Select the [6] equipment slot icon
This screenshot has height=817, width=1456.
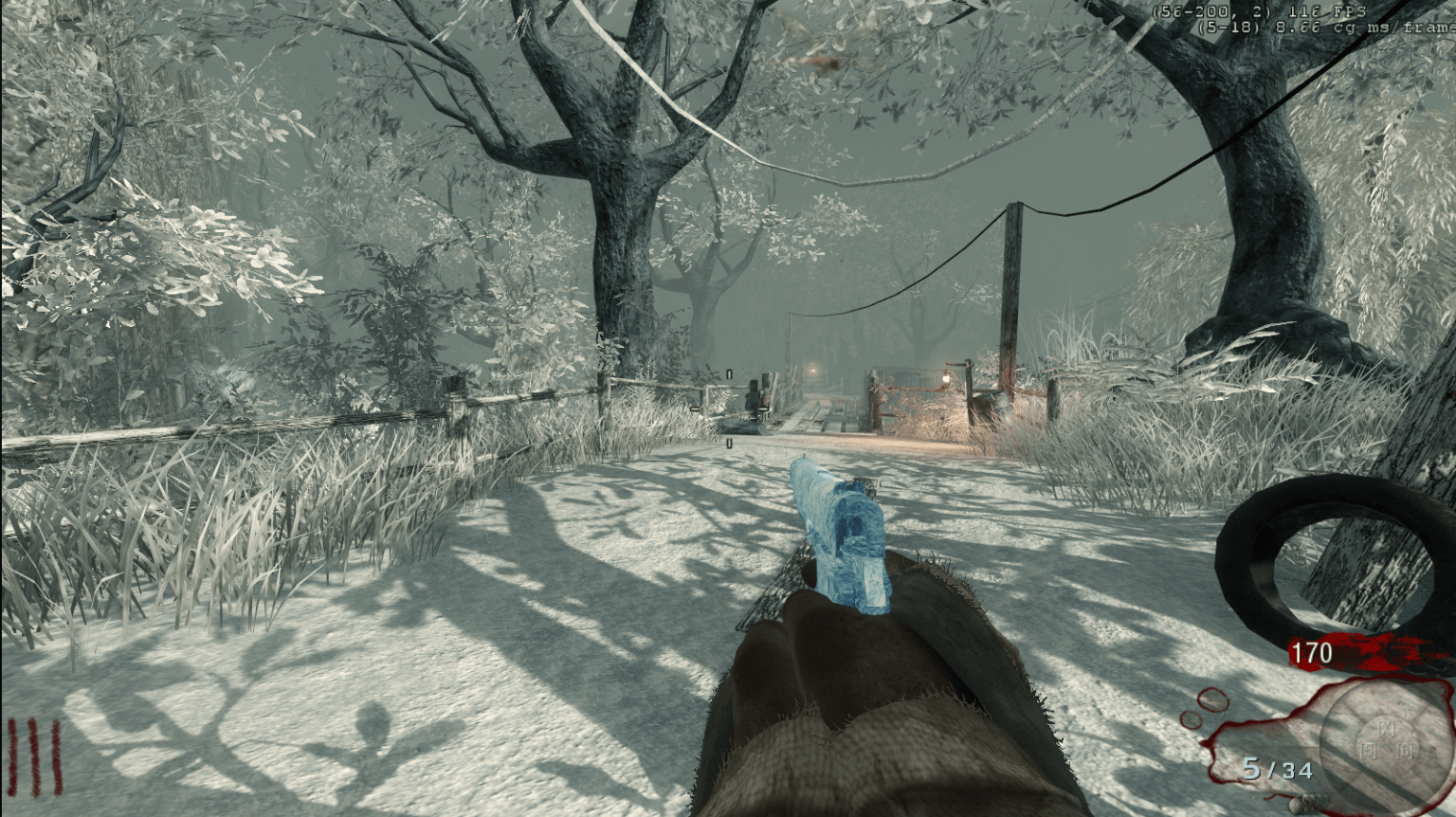click(1406, 752)
